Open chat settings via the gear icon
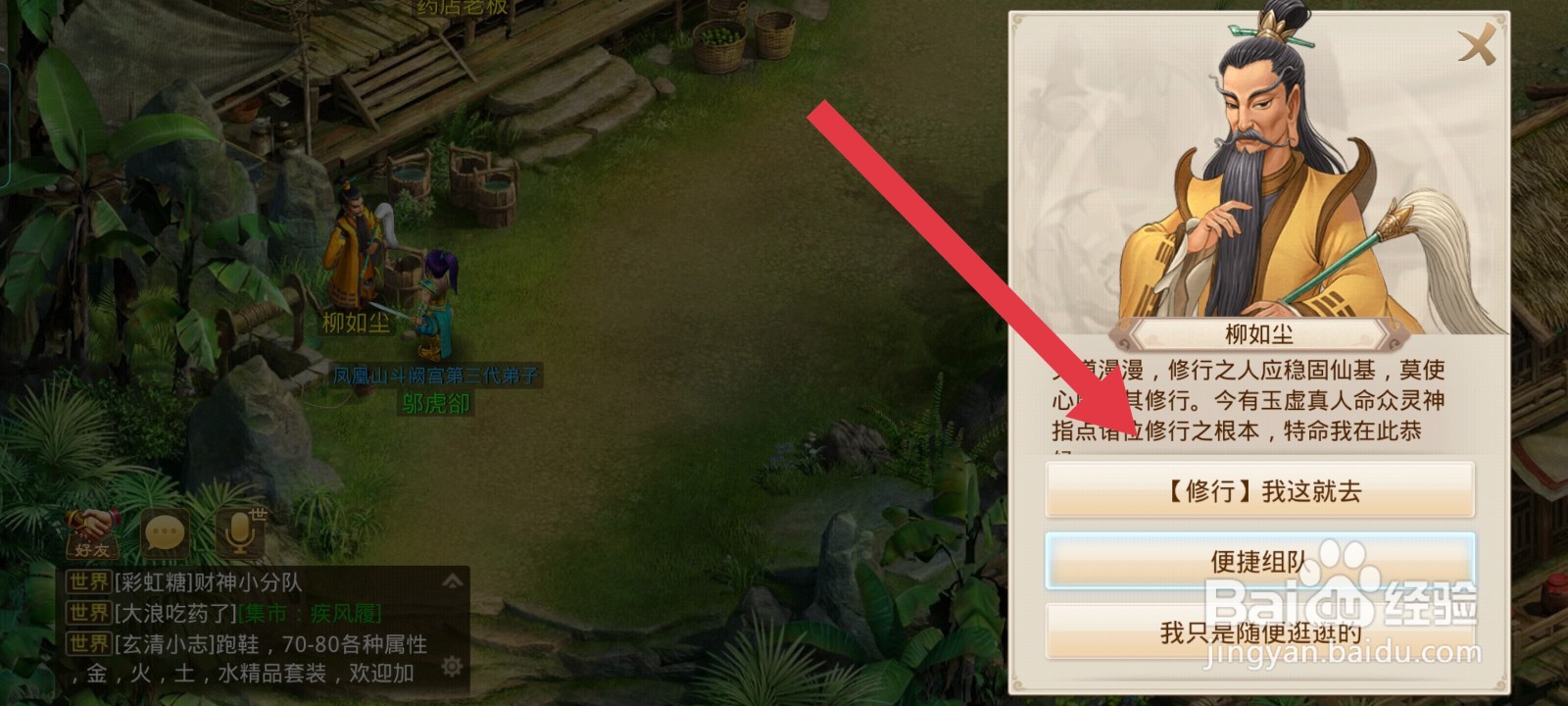1568x706 pixels. click(450, 666)
